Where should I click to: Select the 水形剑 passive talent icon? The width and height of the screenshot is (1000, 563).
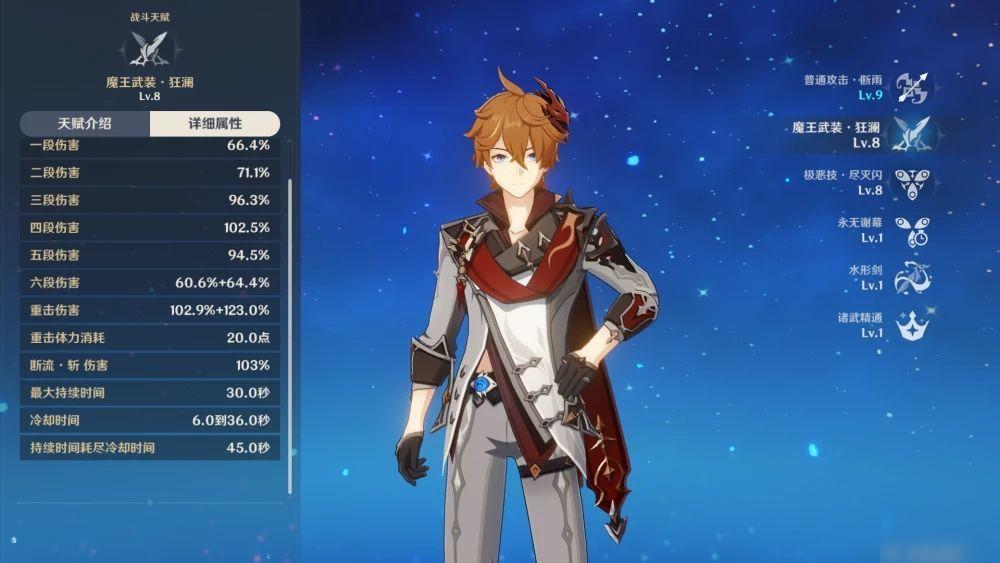point(911,278)
